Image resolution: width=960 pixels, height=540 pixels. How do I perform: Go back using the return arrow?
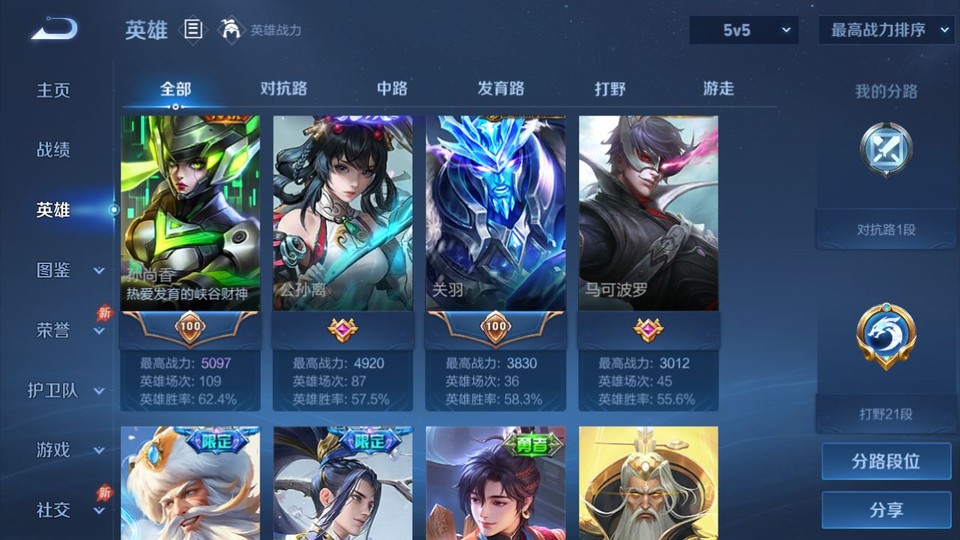54,30
